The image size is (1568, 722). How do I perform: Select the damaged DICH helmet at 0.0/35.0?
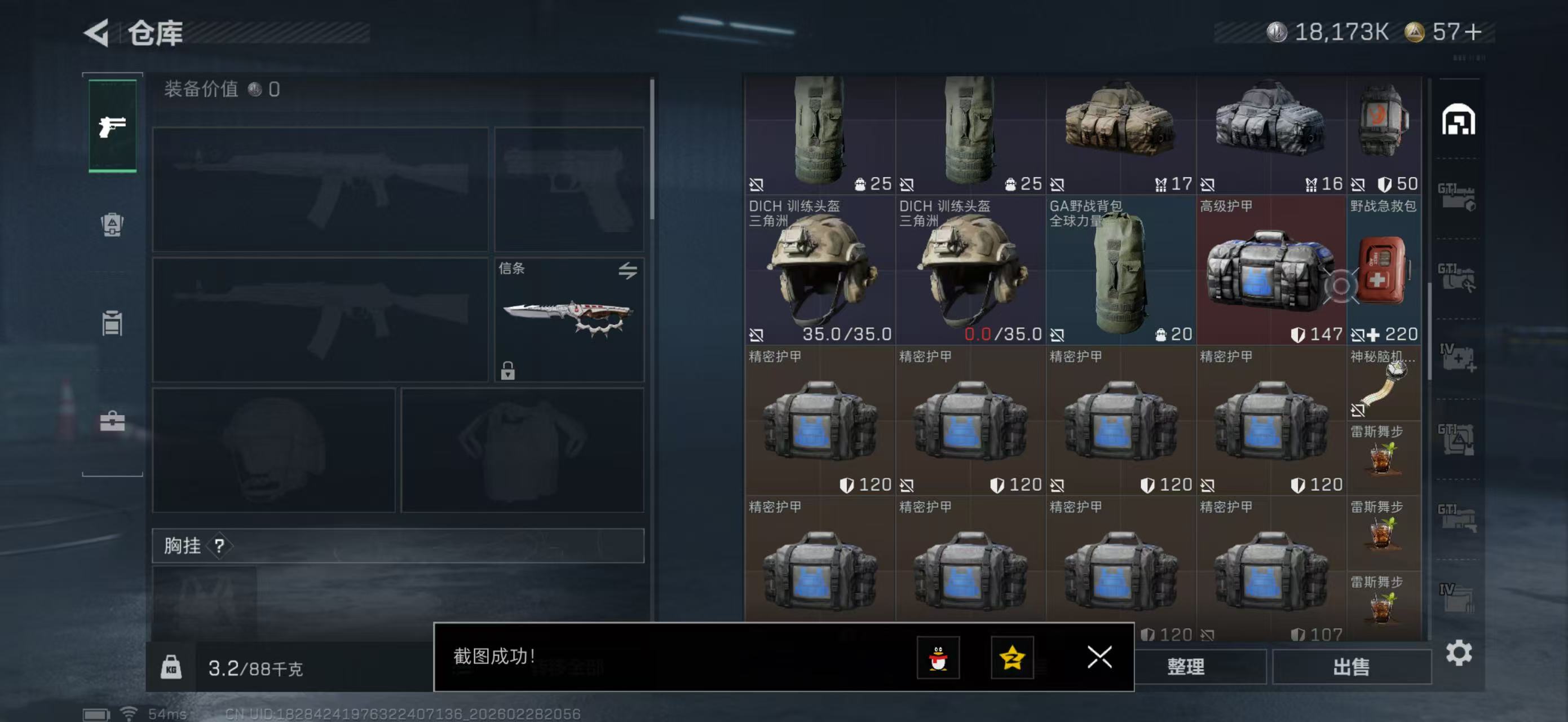(x=970, y=271)
